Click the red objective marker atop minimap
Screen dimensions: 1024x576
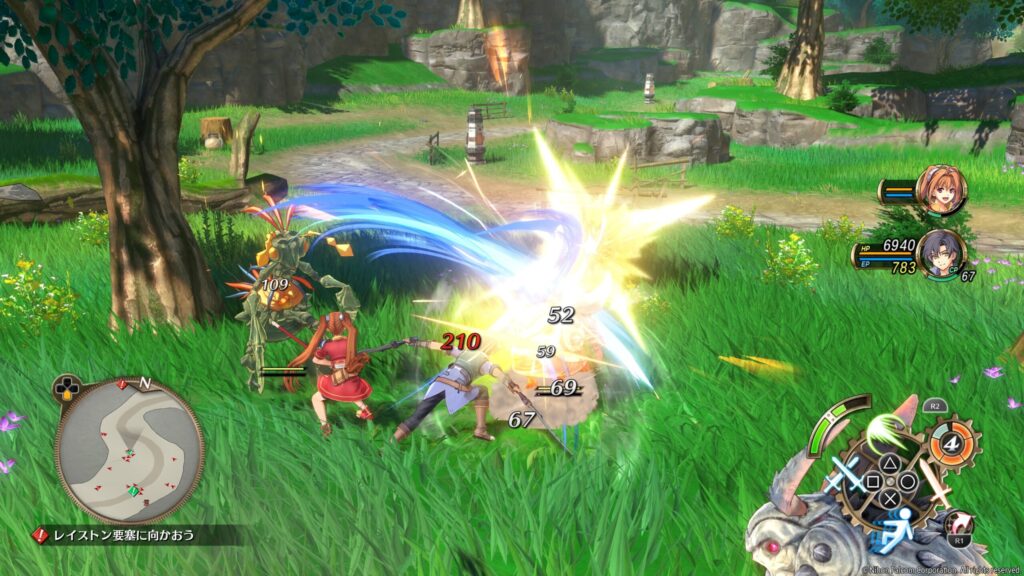[x=123, y=383]
